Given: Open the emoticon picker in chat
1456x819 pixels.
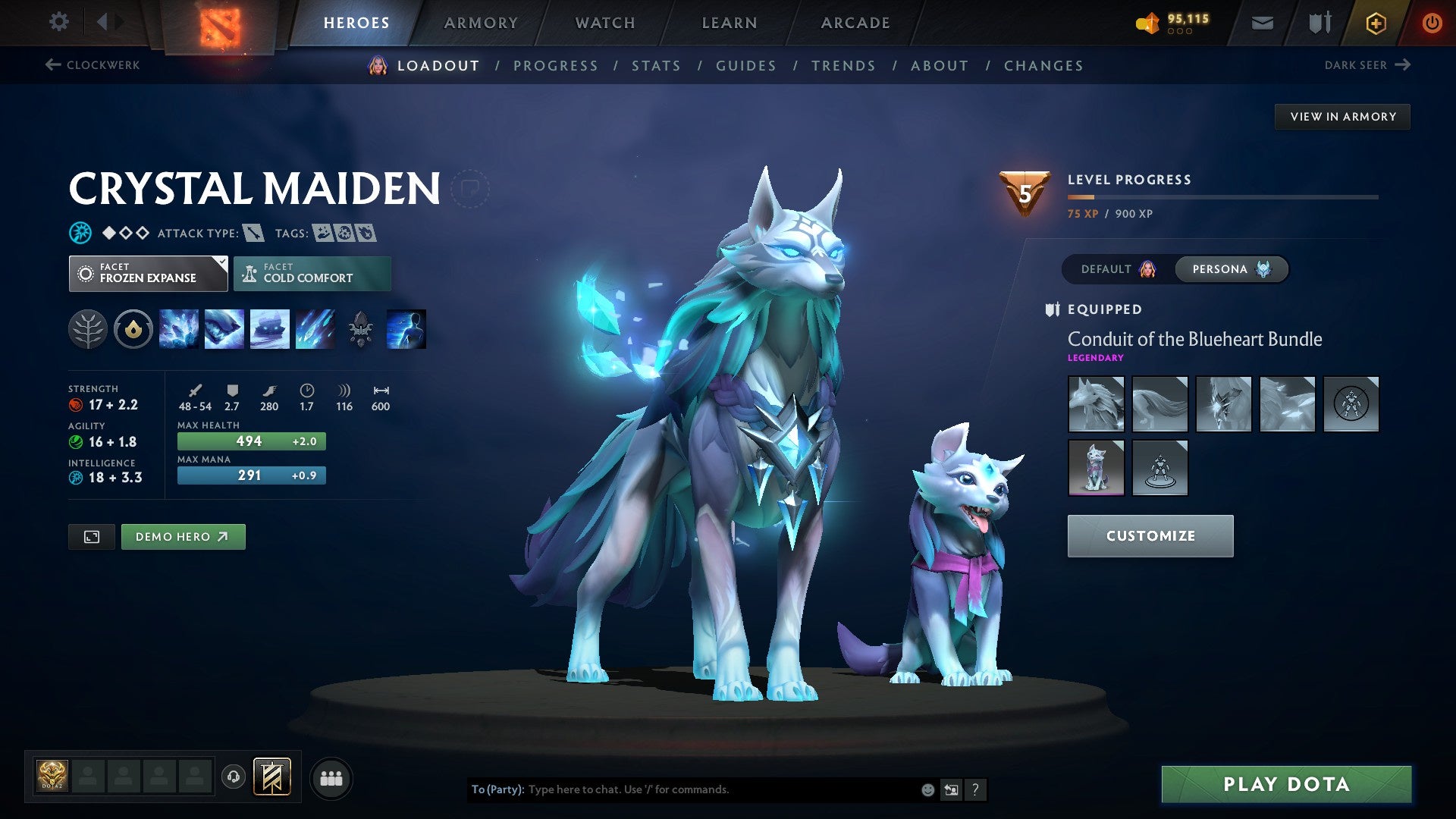Looking at the screenshot, I should point(927,789).
